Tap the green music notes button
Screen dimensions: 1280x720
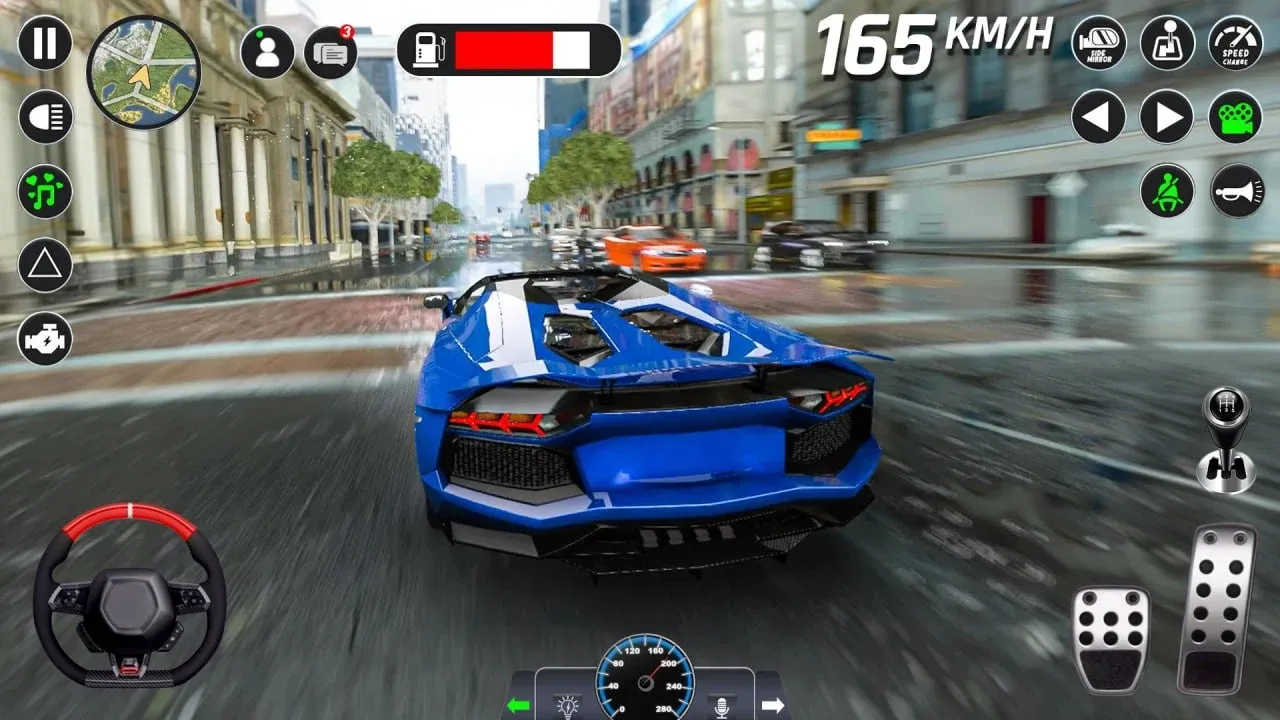45,191
